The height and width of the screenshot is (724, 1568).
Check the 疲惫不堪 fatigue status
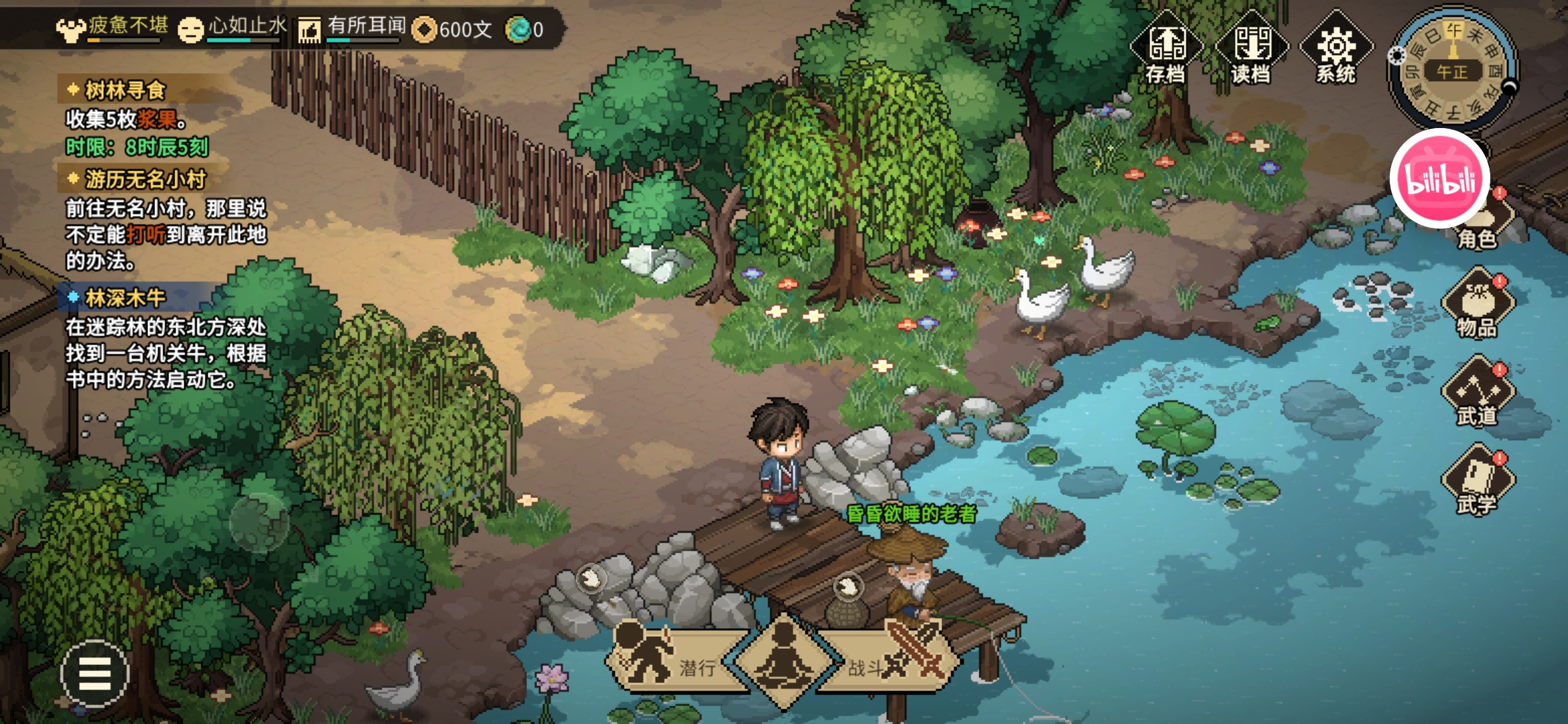coord(113,28)
